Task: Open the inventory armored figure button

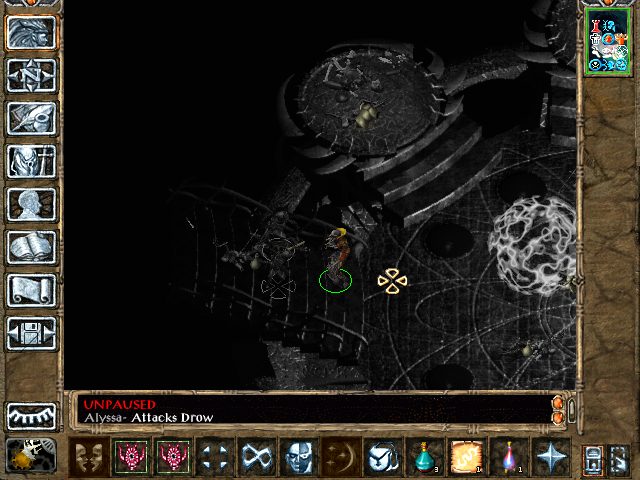Action: (x=32, y=161)
